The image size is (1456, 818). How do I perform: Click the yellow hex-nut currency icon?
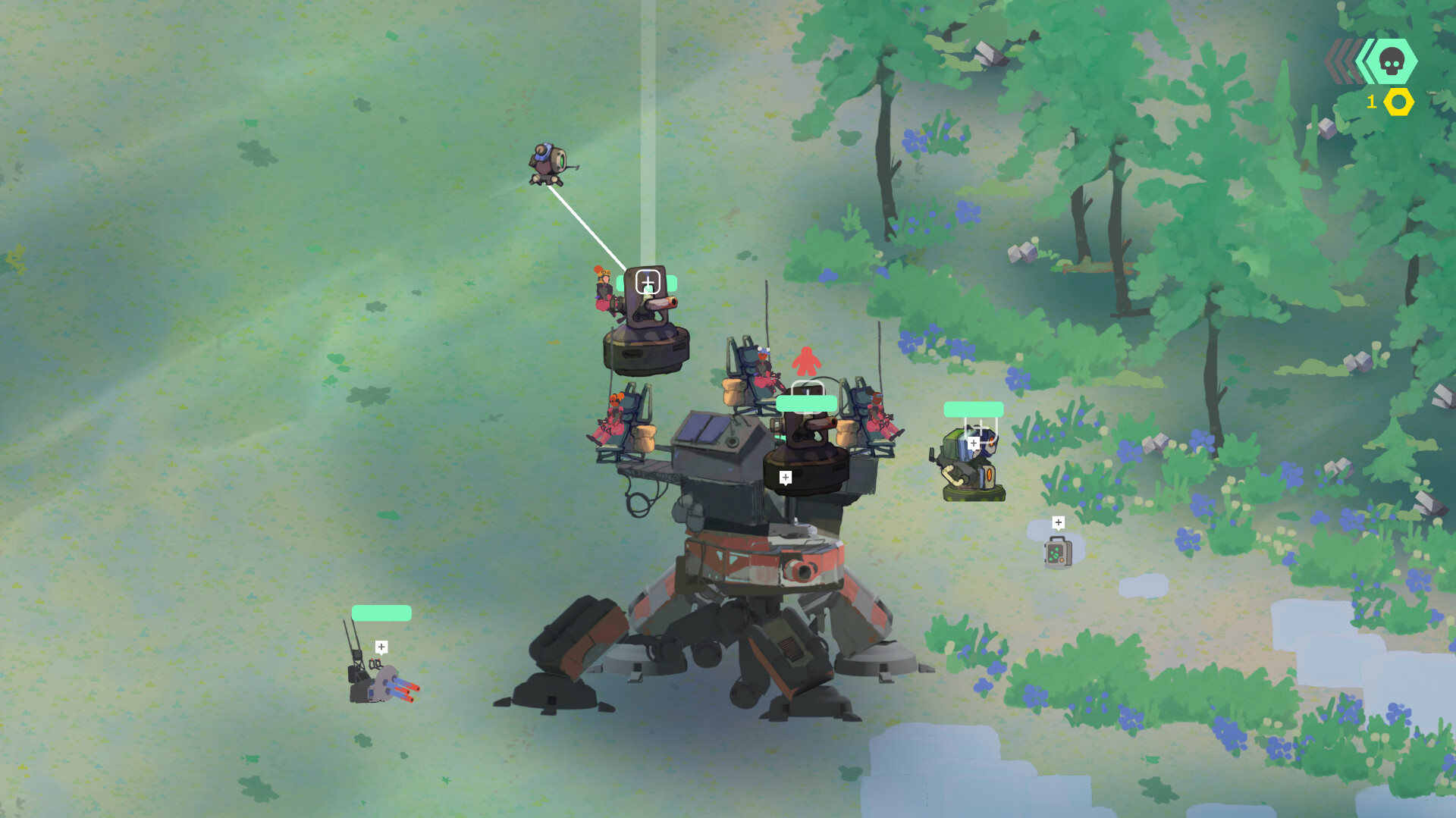(1398, 101)
